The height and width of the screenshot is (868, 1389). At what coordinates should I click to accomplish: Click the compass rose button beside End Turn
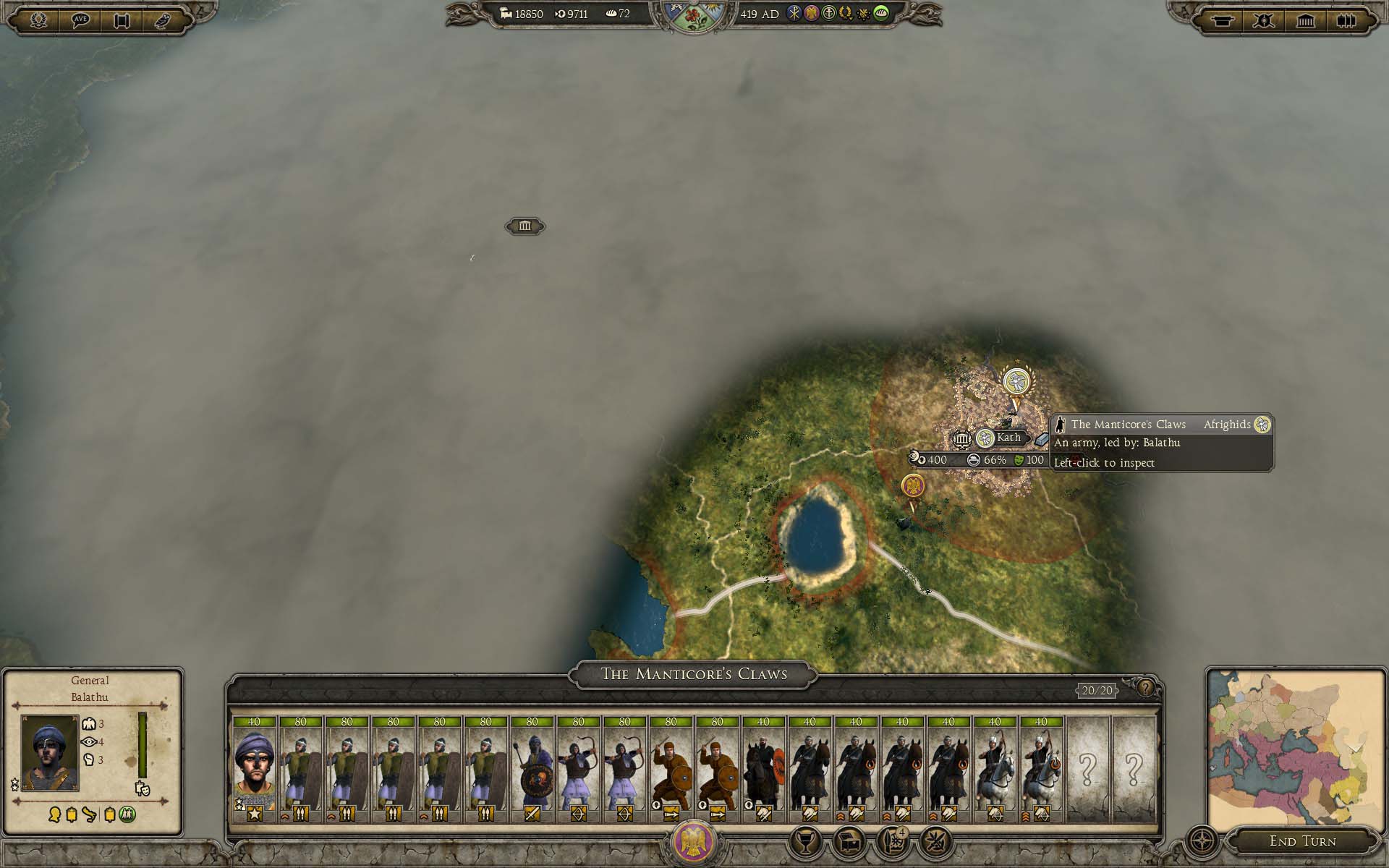1202,841
